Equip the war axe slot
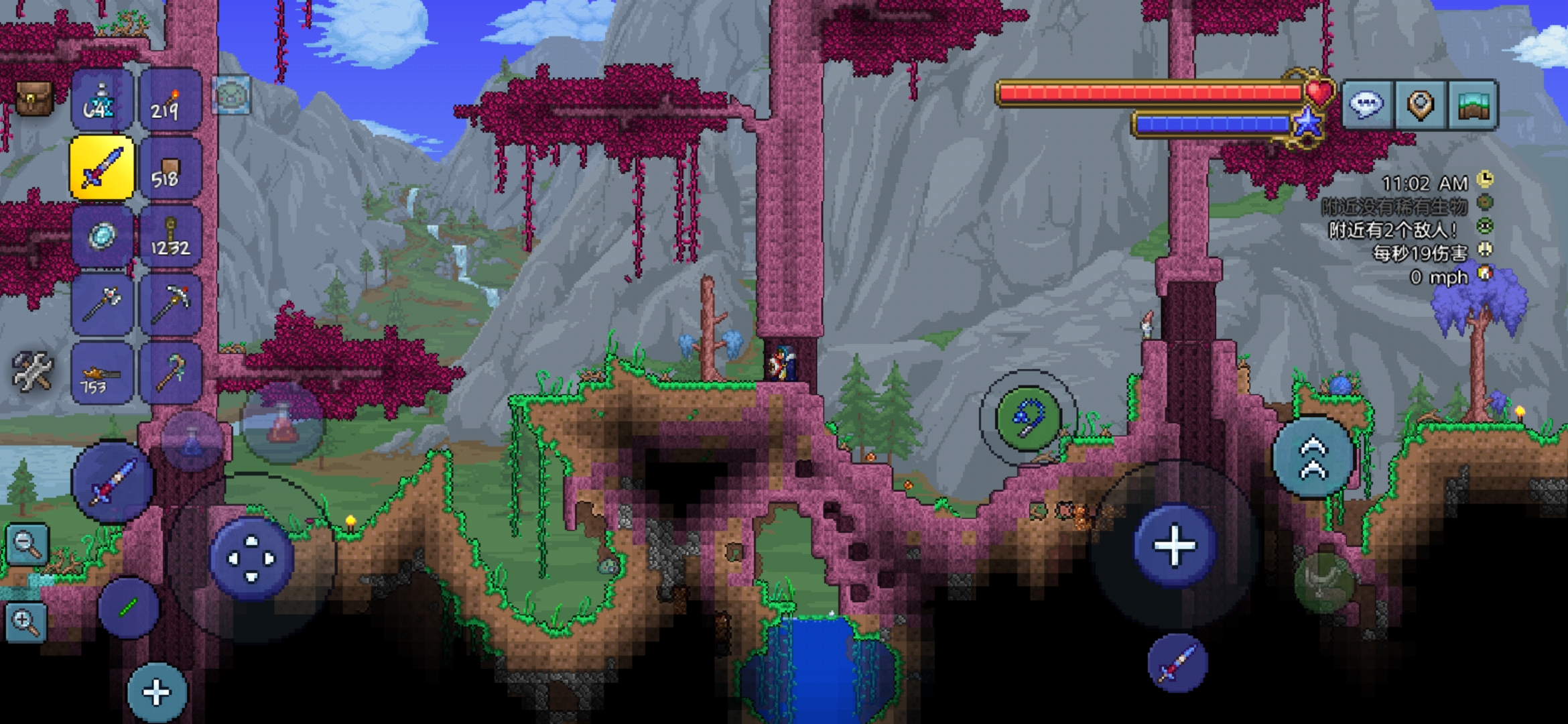Screen dimensions: 1568x724 (x=102, y=305)
